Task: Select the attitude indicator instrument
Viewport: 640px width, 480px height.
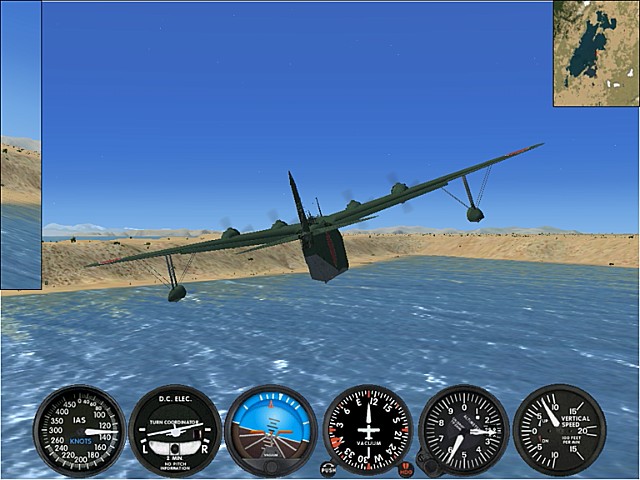Action: tap(271, 431)
